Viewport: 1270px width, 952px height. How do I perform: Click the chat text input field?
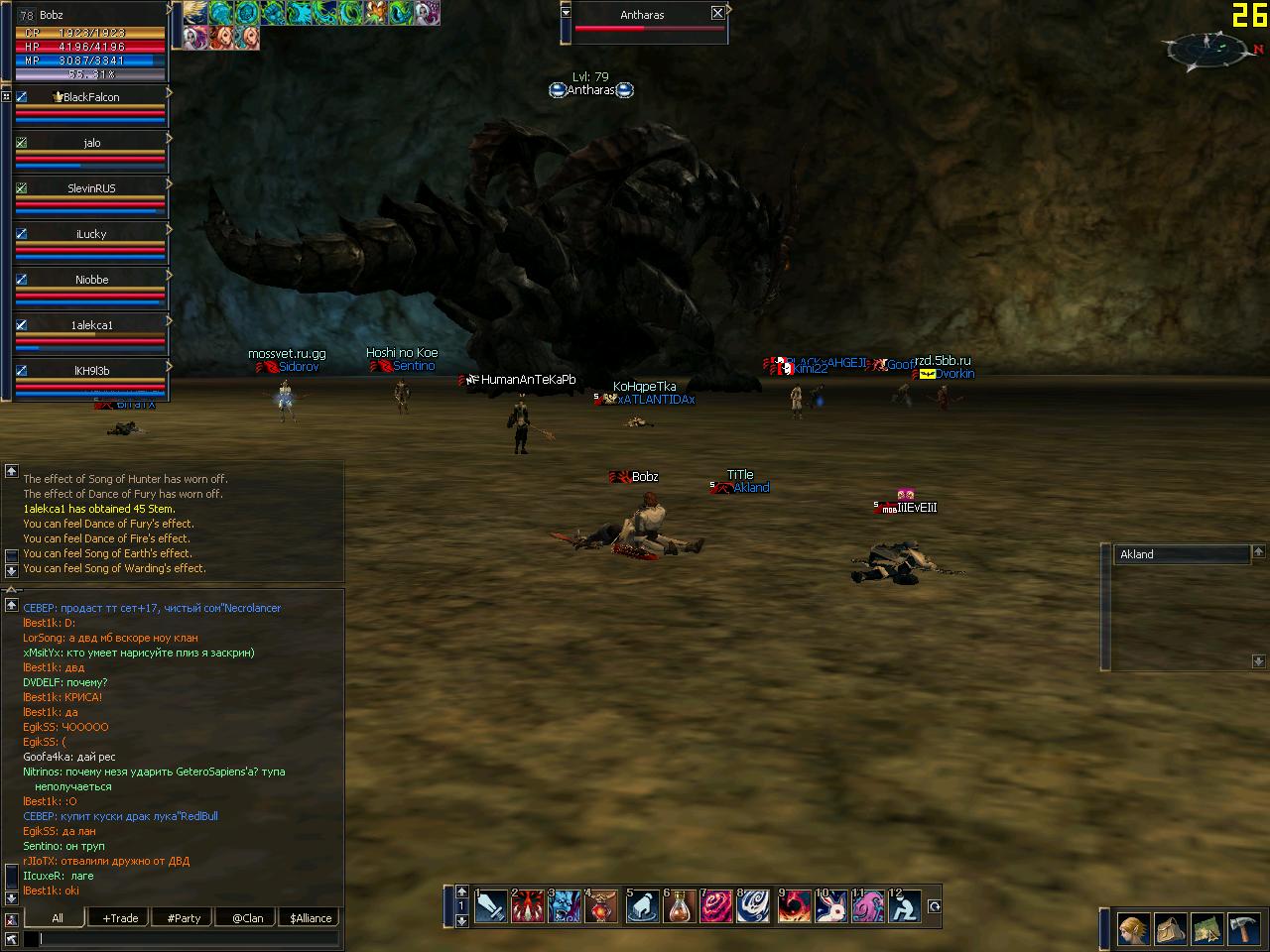[189, 938]
